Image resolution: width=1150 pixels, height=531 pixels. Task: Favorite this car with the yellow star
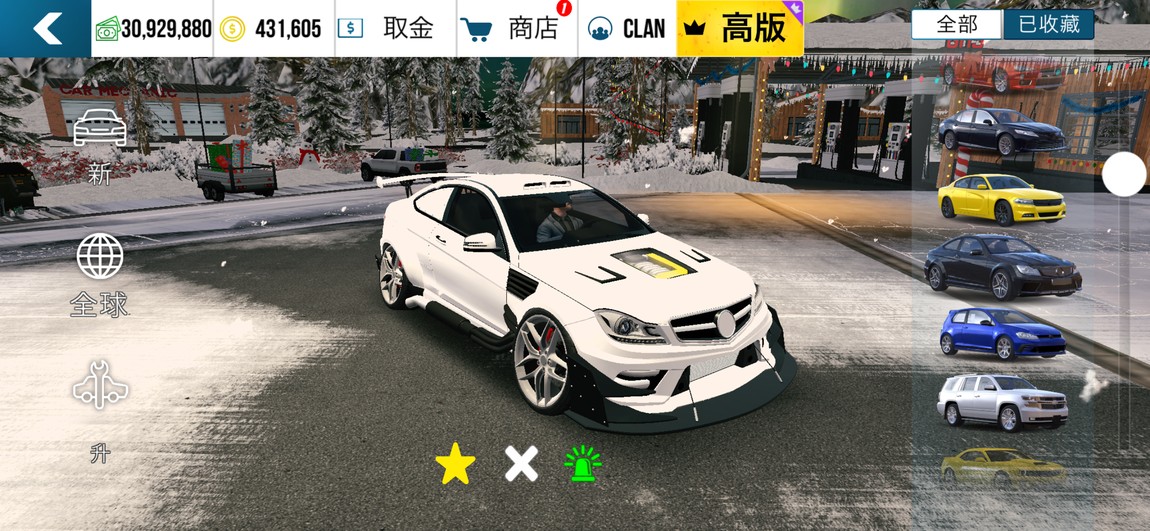(456, 464)
